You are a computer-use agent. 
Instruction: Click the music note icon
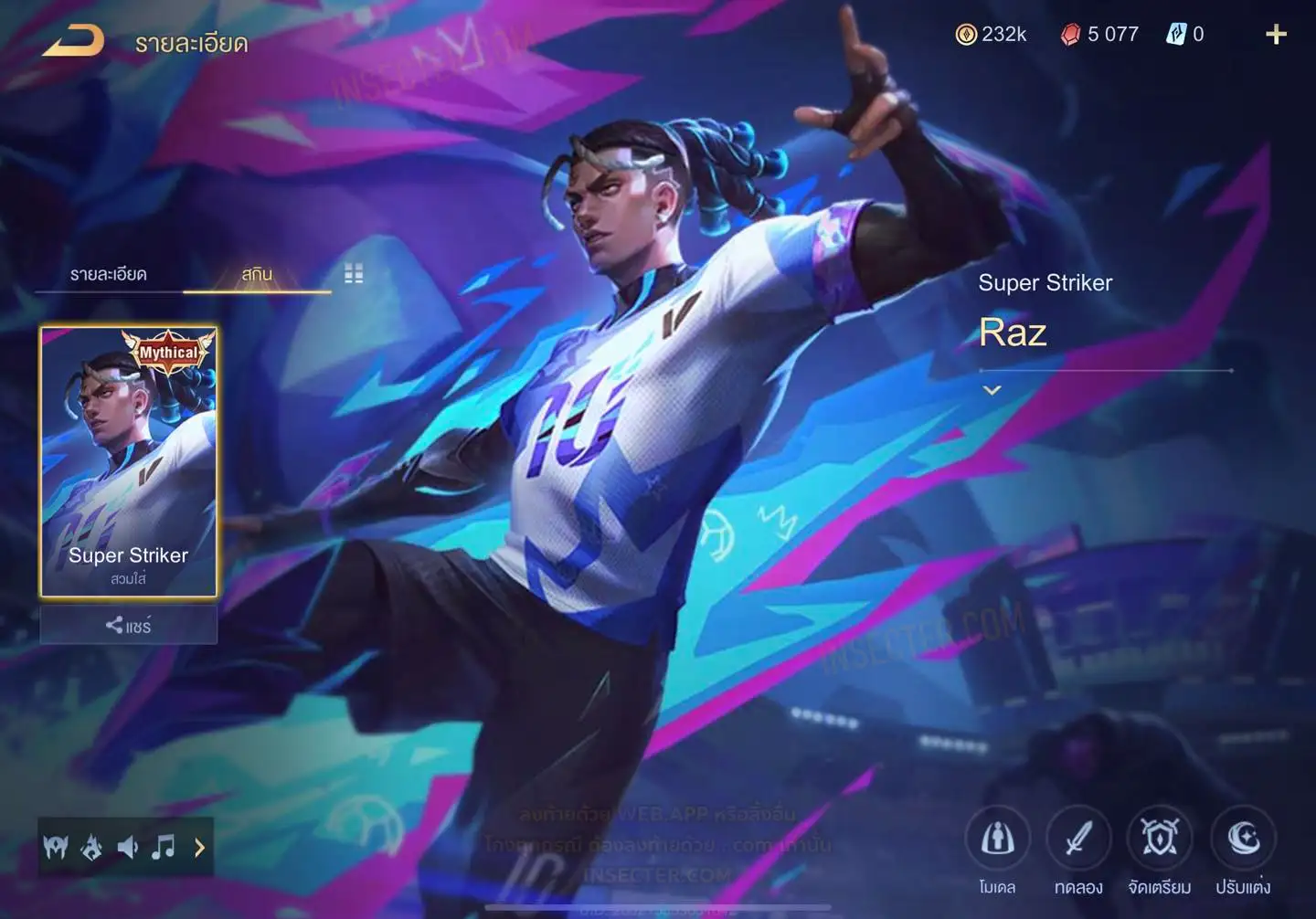tap(164, 848)
